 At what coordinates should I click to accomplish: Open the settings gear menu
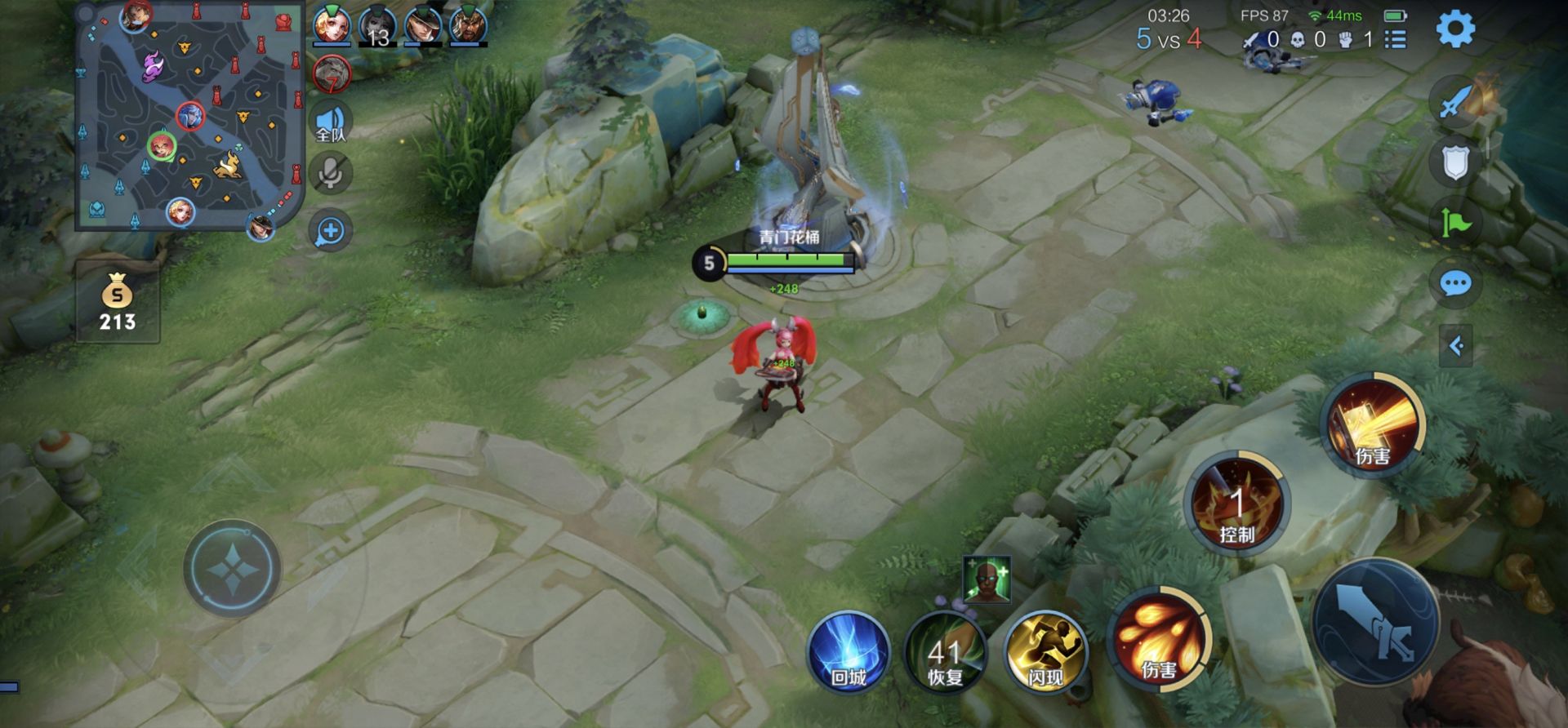click(1455, 29)
